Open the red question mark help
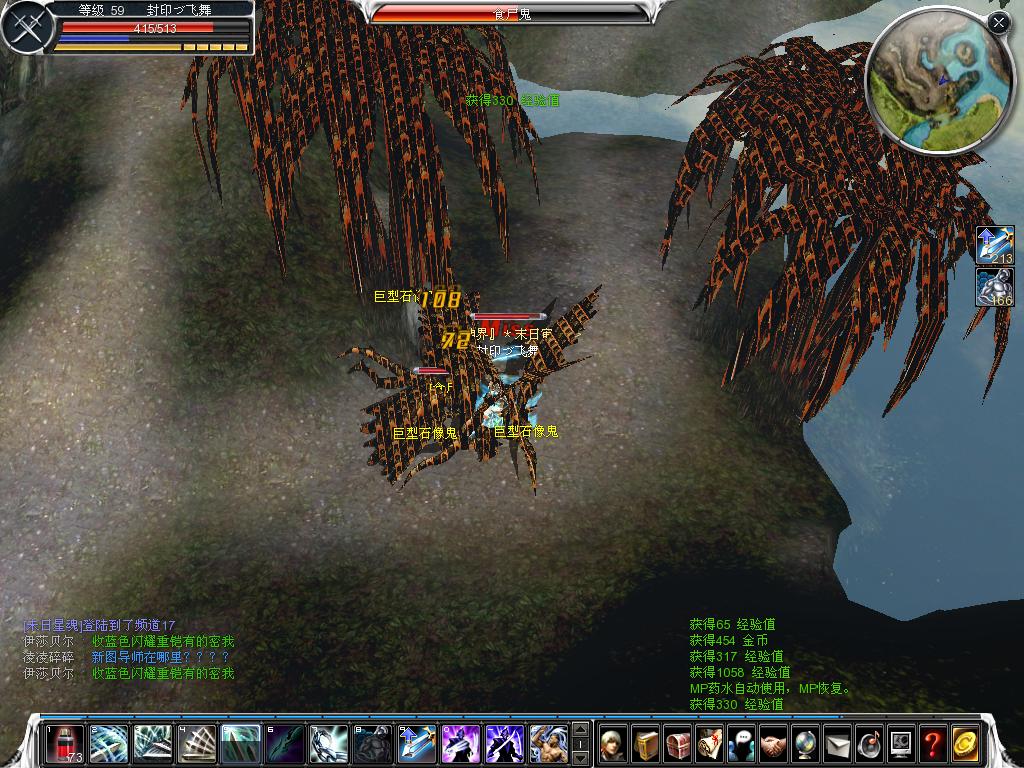 (933, 744)
